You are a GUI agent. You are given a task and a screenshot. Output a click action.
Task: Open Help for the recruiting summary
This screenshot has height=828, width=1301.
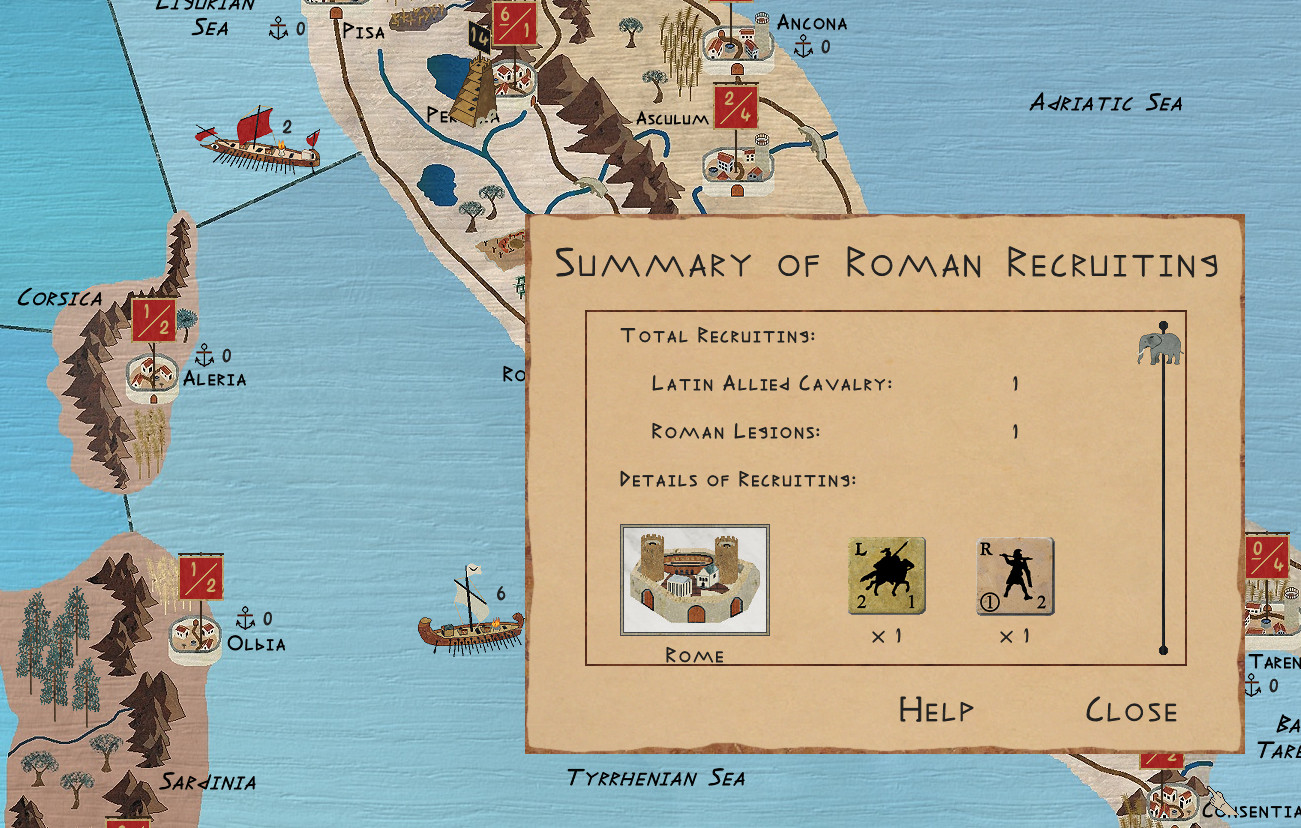click(x=935, y=710)
